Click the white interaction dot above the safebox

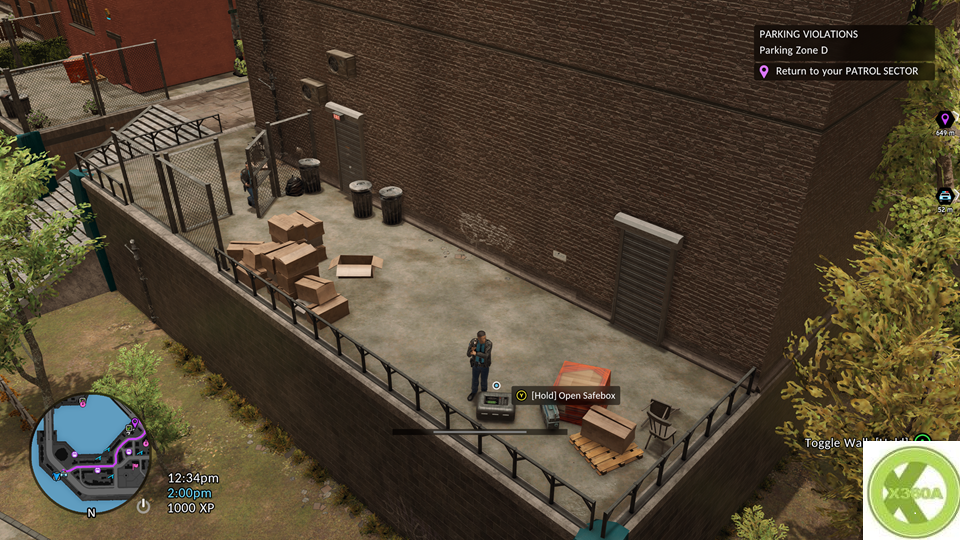[496, 385]
